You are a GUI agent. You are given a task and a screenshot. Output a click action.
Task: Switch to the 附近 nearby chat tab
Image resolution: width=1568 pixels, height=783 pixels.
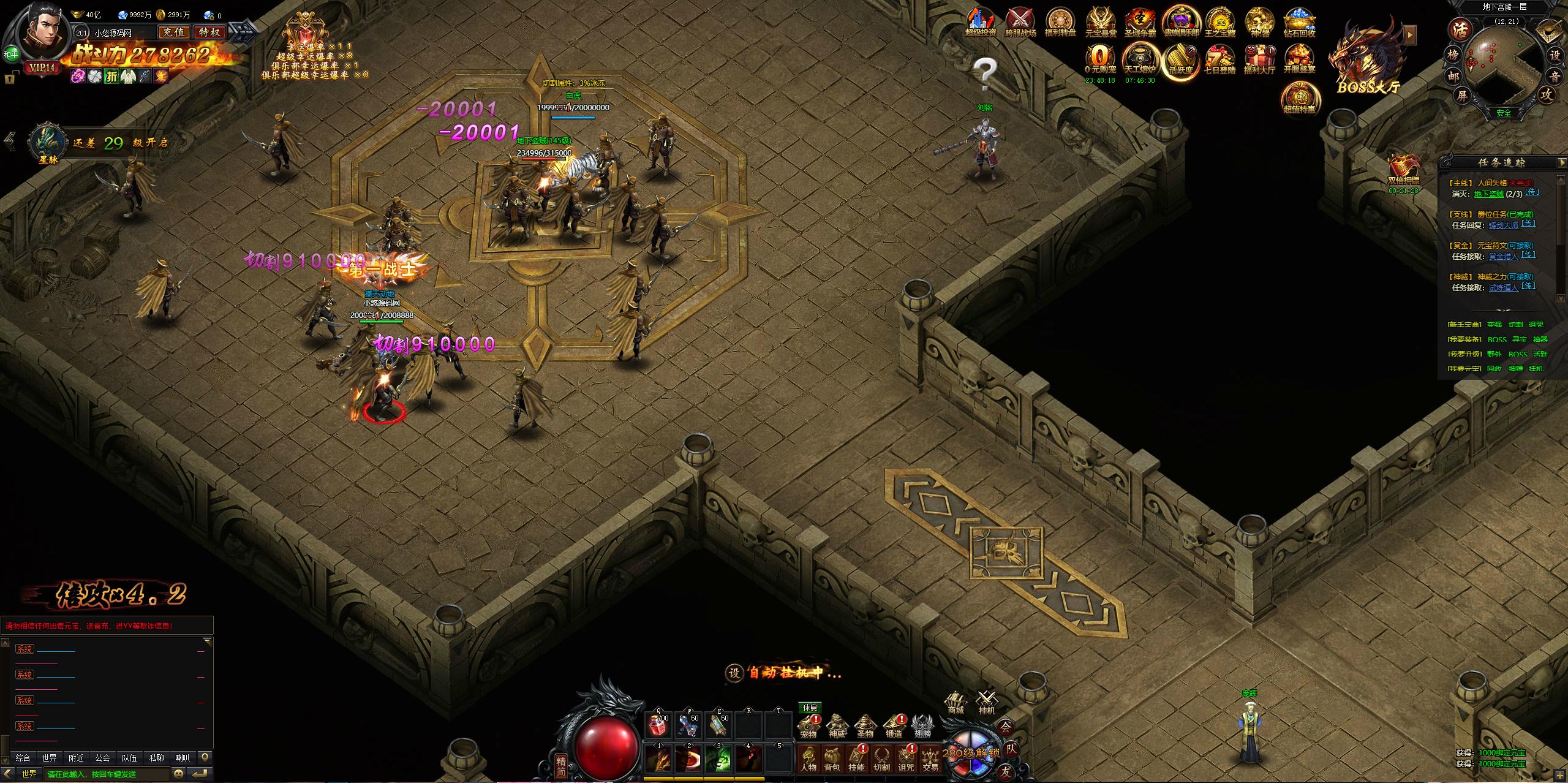[77, 758]
